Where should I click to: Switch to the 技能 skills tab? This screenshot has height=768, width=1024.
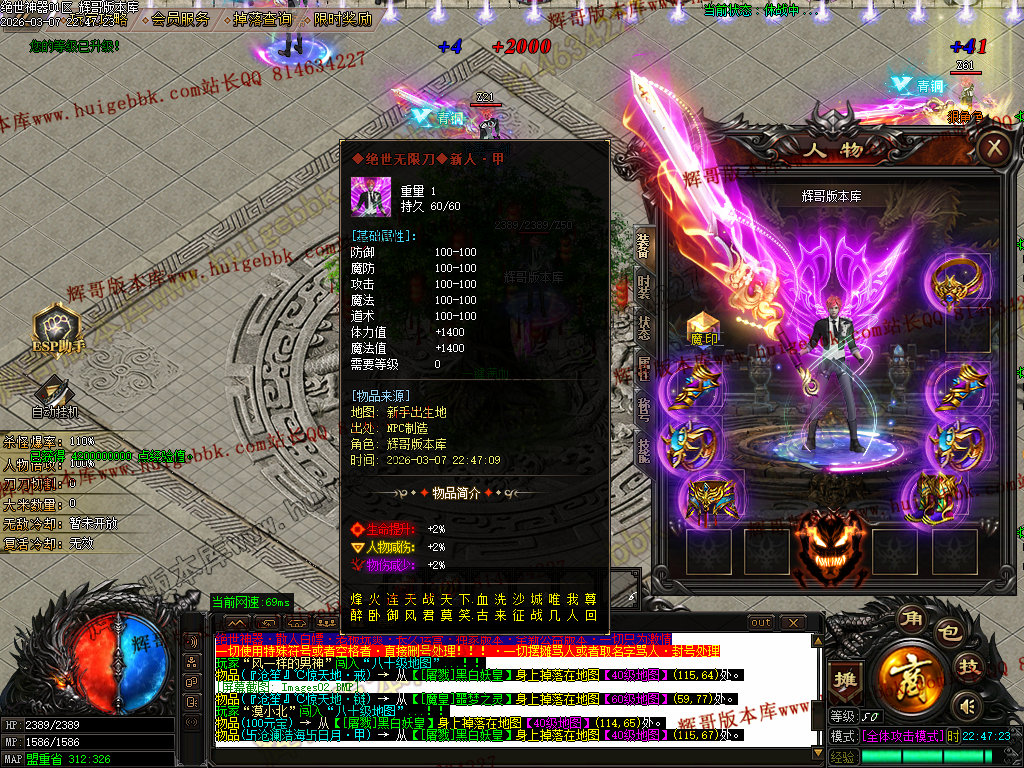(645, 453)
